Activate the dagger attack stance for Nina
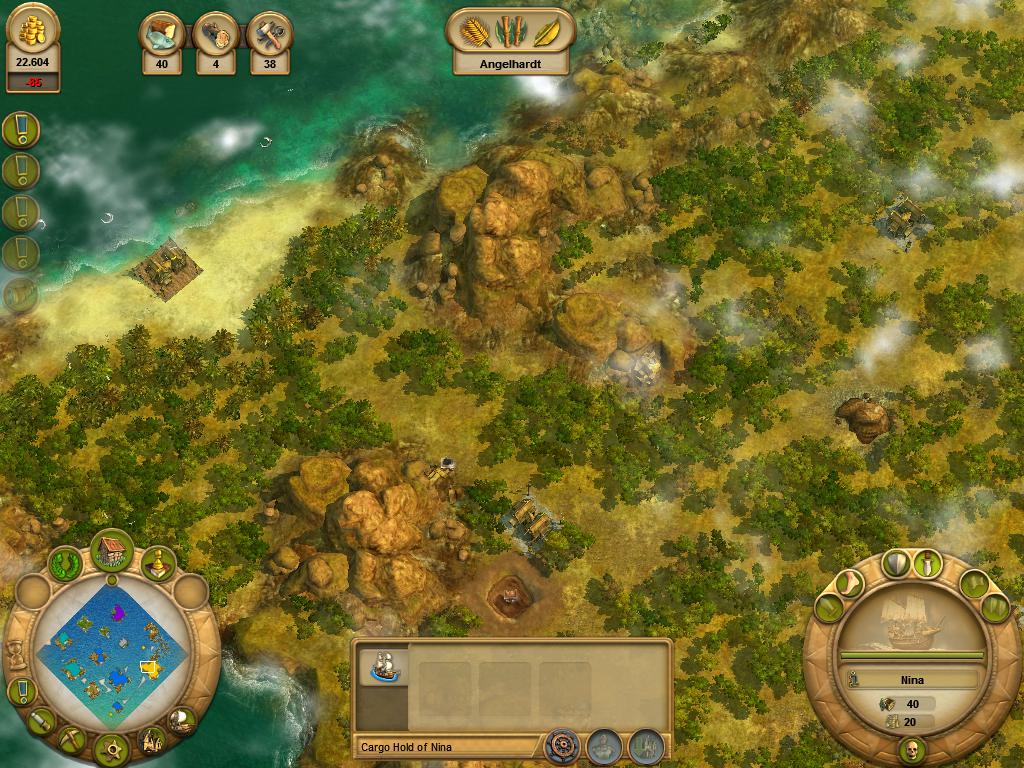This screenshot has height=768, width=1024. [930, 563]
